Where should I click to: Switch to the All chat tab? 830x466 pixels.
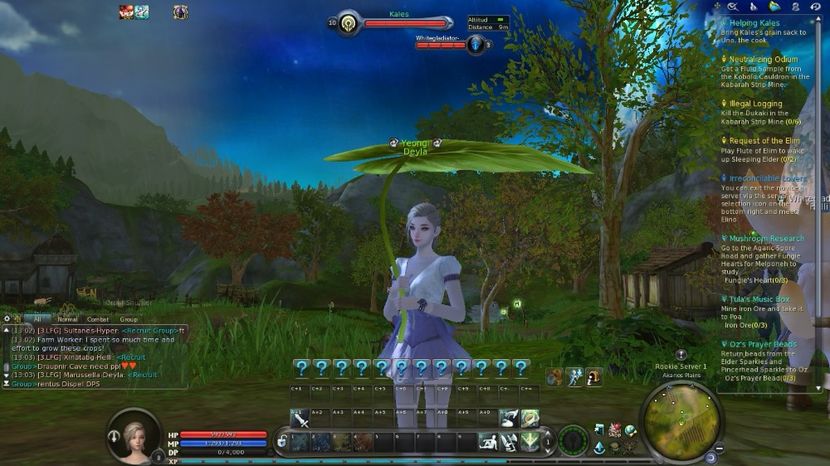tap(37, 318)
